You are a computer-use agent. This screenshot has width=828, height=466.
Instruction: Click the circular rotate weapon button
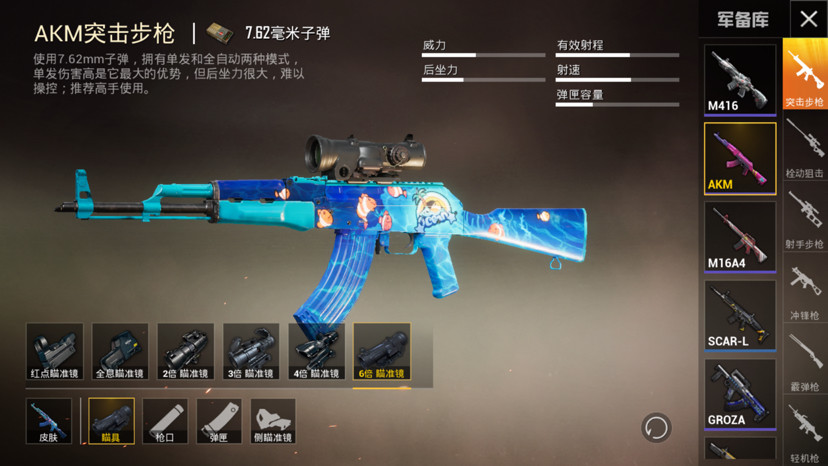pos(656,428)
